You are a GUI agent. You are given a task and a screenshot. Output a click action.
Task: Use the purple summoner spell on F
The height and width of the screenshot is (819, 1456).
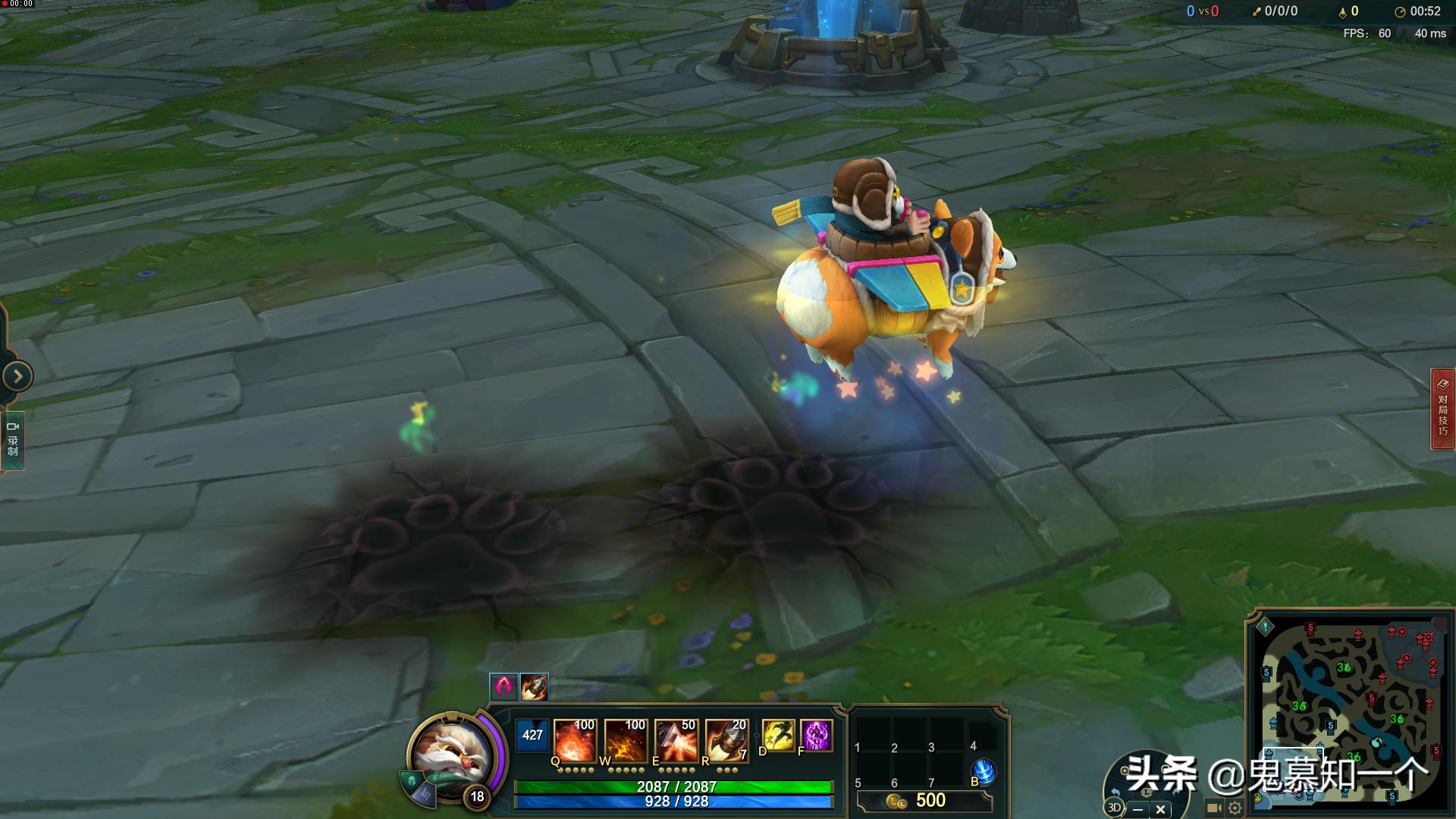(x=817, y=736)
